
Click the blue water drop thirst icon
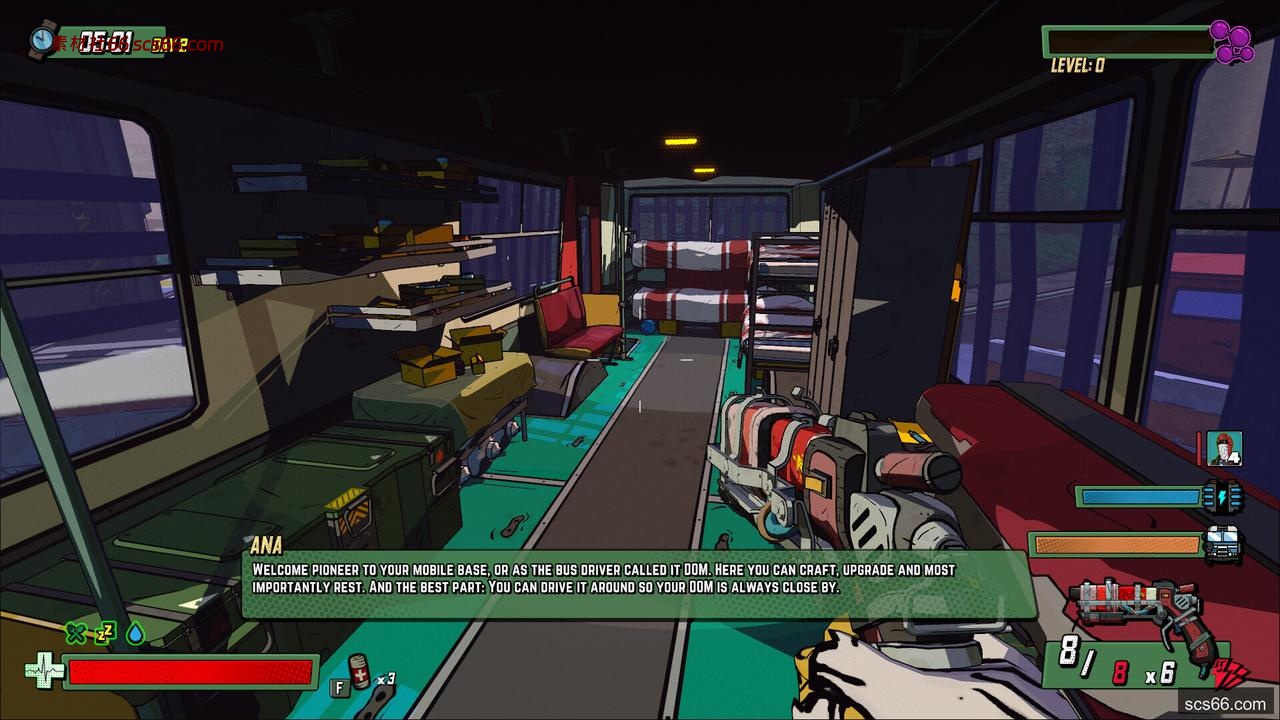[x=135, y=633]
